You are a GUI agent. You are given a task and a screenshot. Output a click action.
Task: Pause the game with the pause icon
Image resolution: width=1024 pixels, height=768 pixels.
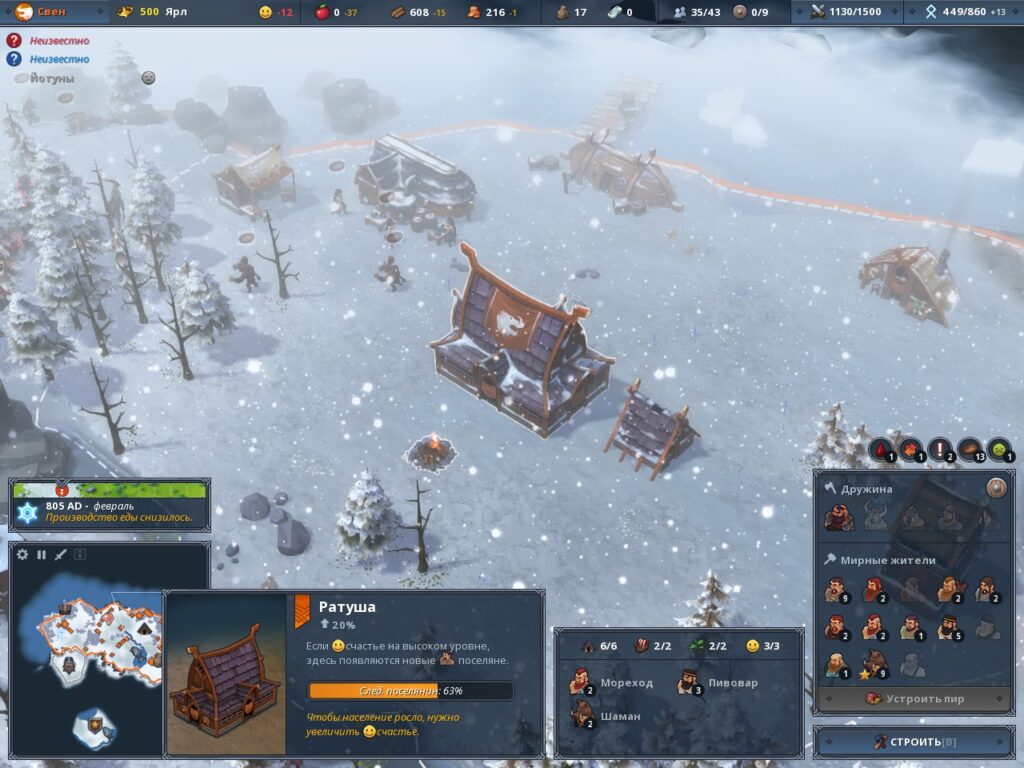[42, 554]
